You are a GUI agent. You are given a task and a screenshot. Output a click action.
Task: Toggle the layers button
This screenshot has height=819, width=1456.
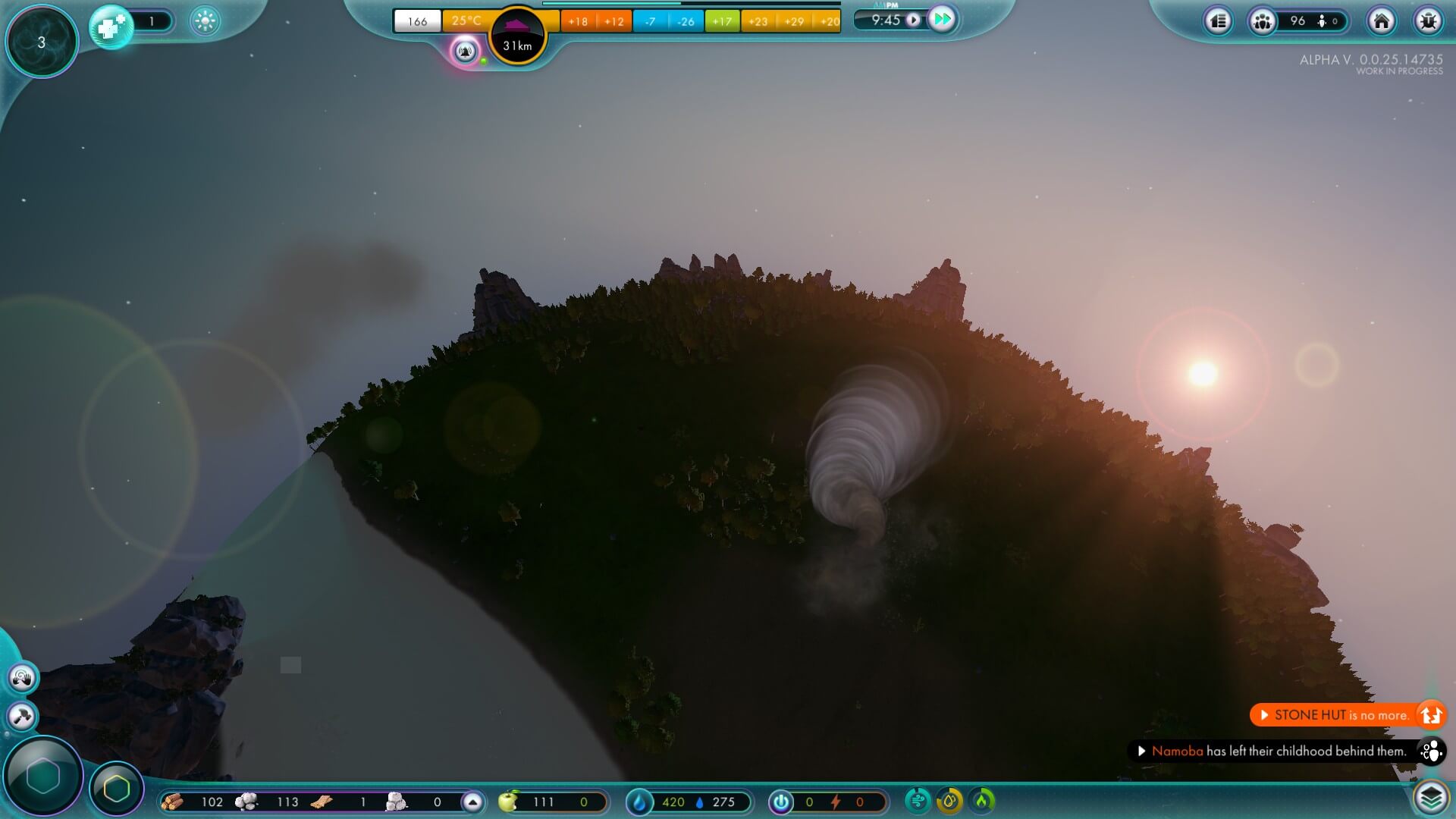[x=1431, y=798]
